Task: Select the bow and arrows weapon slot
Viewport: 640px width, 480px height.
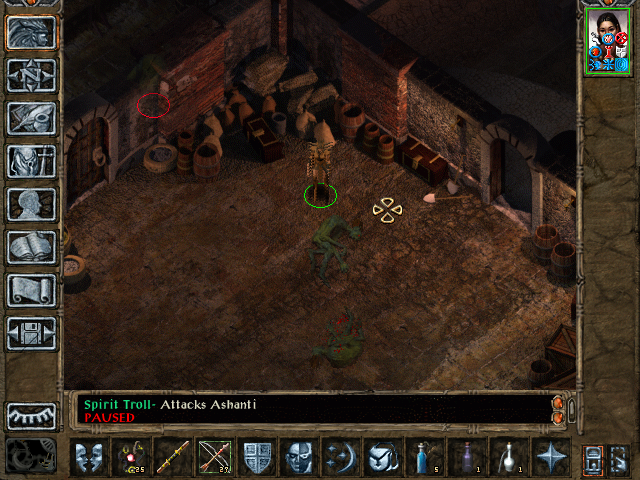Action: tap(215, 457)
